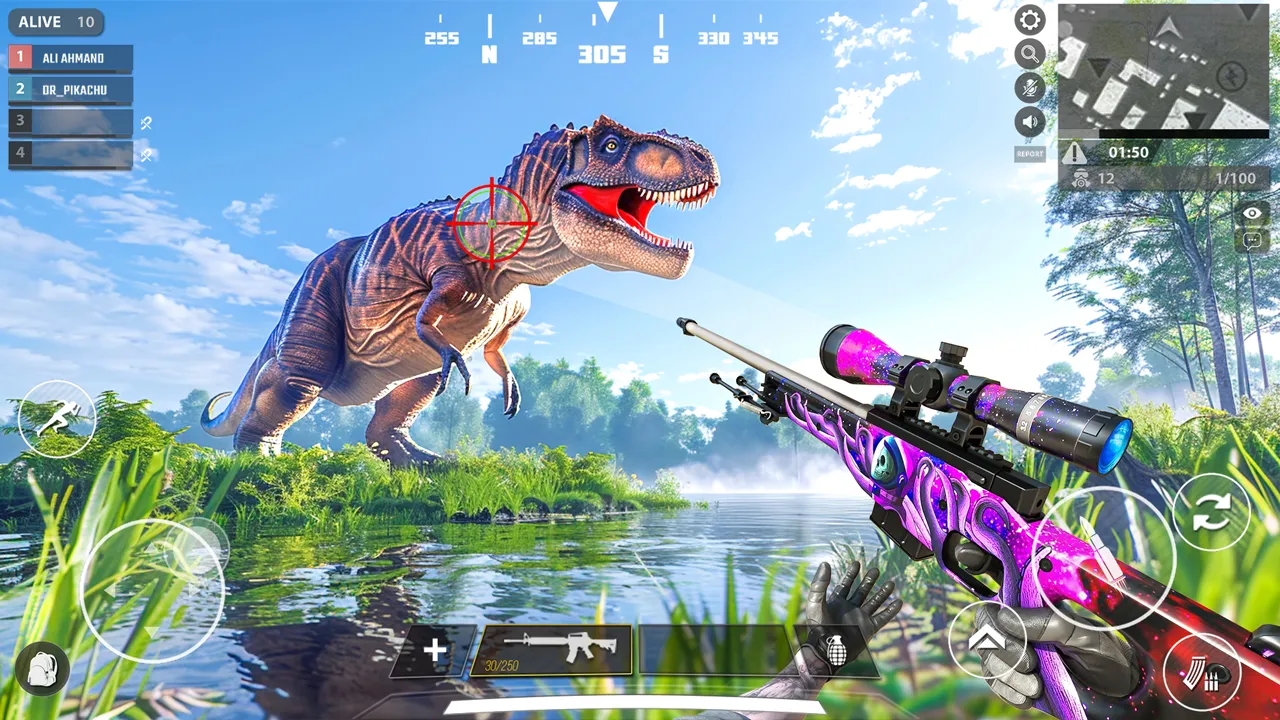Open the backpack inventory
Viewport: 1280px width, 720px height.
(43, 668)
